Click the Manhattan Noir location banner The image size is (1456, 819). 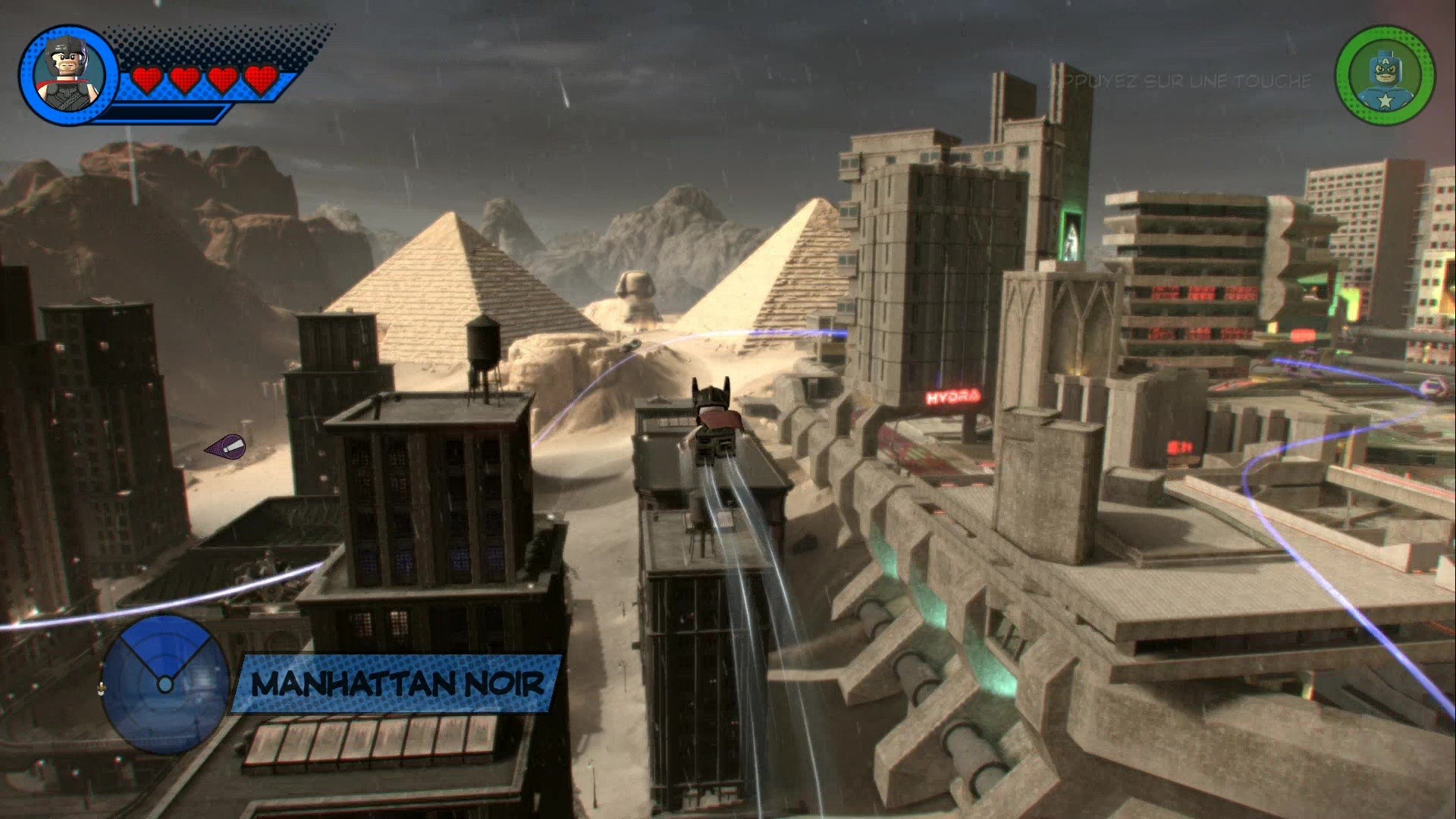[397, 684]
